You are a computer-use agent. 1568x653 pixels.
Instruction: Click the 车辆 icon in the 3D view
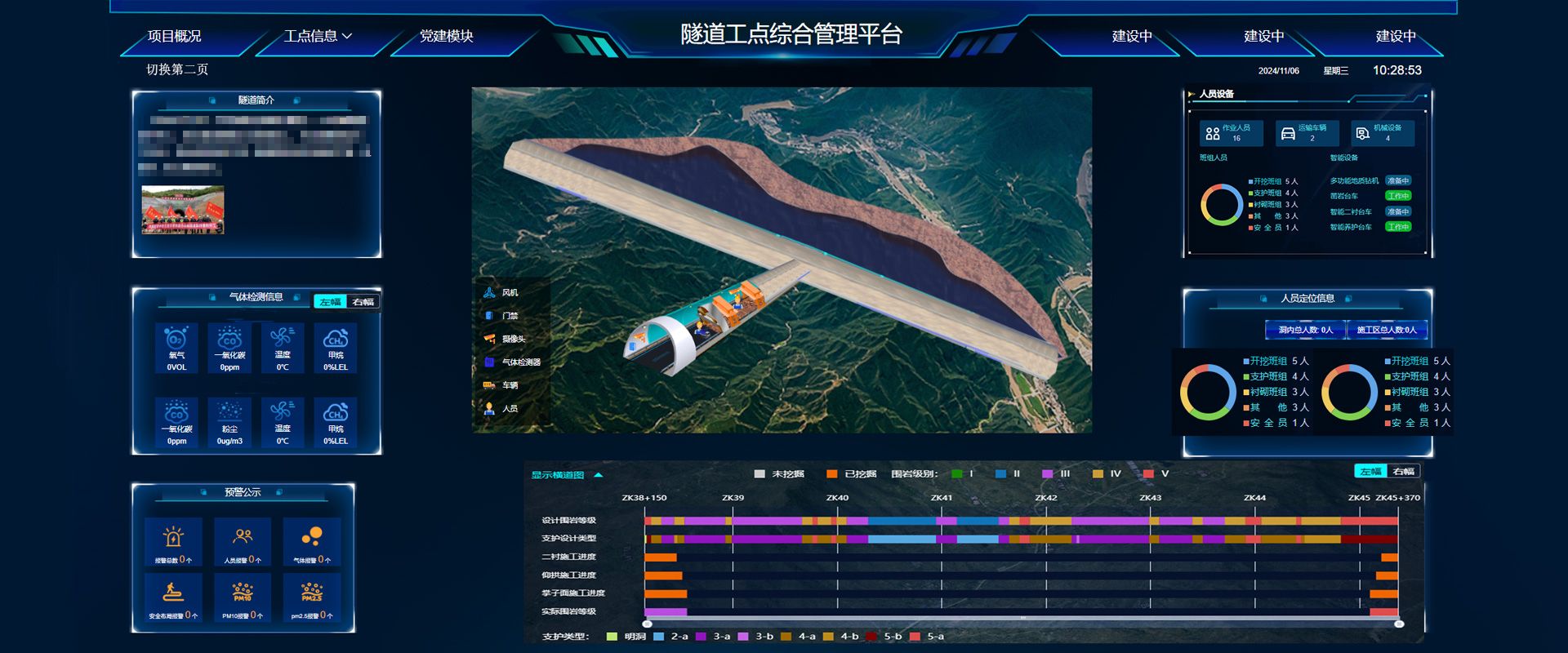488,384
